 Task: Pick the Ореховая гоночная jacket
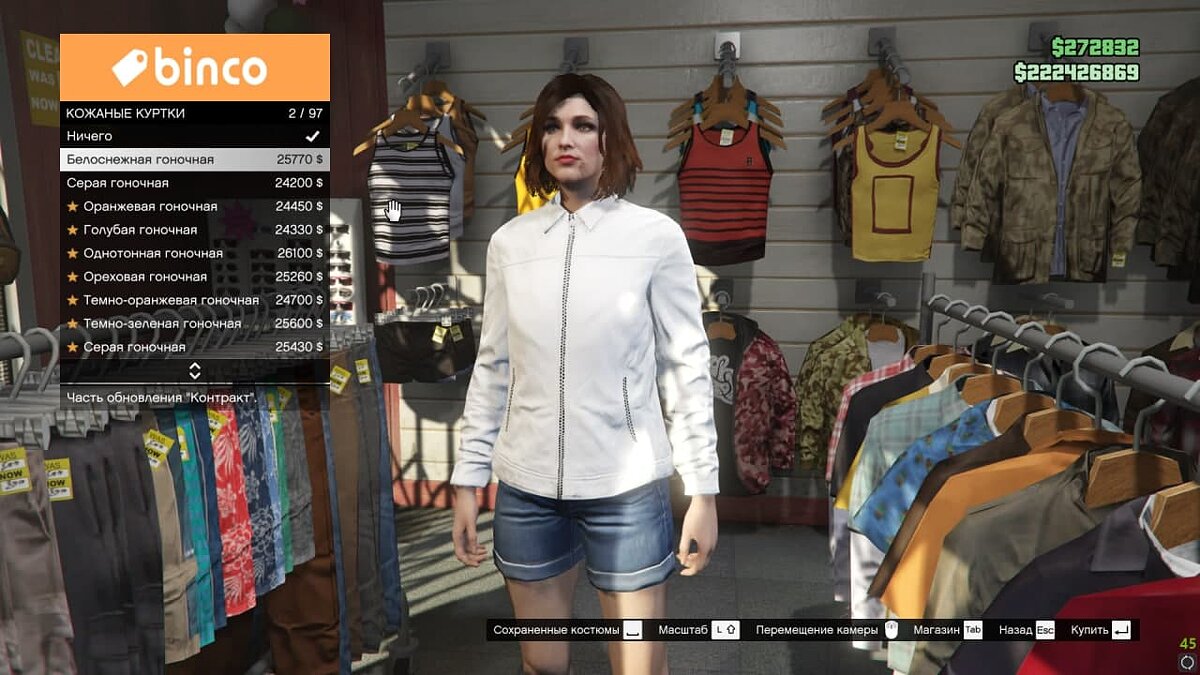[x=194, y=276]
